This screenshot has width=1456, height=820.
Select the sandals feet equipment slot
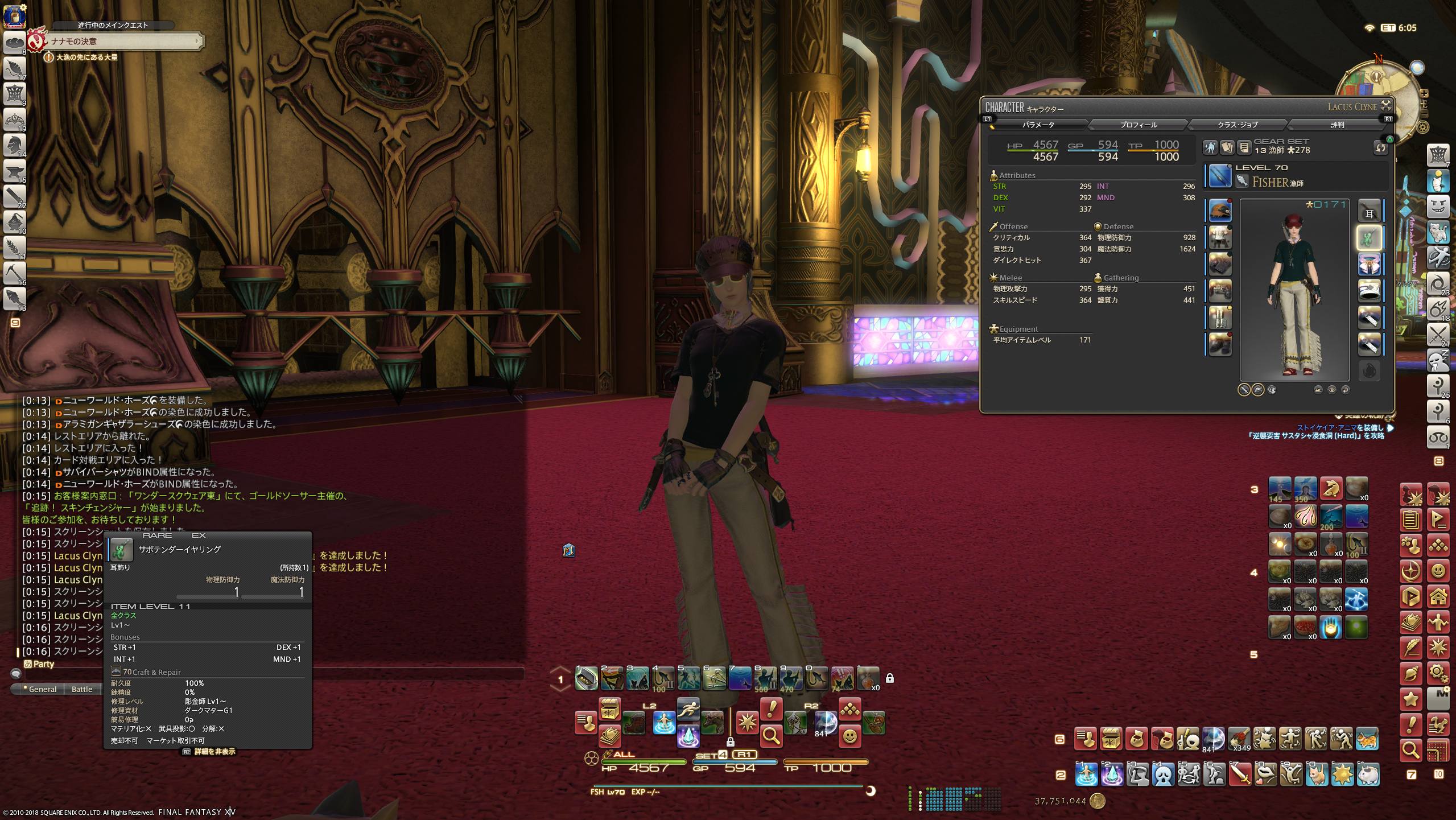pyautogui.click(x=1220, y=345)
